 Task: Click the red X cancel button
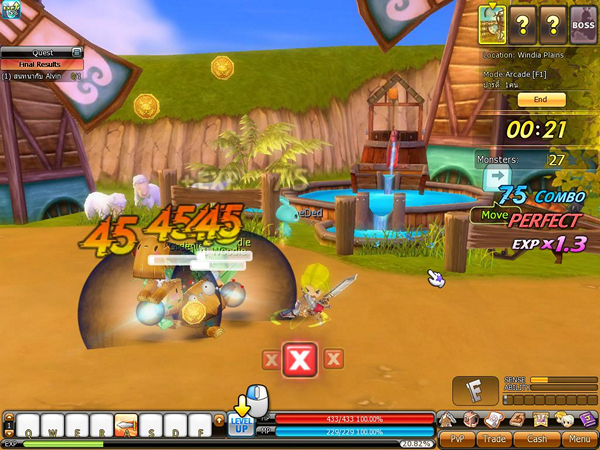click(300, 358)
